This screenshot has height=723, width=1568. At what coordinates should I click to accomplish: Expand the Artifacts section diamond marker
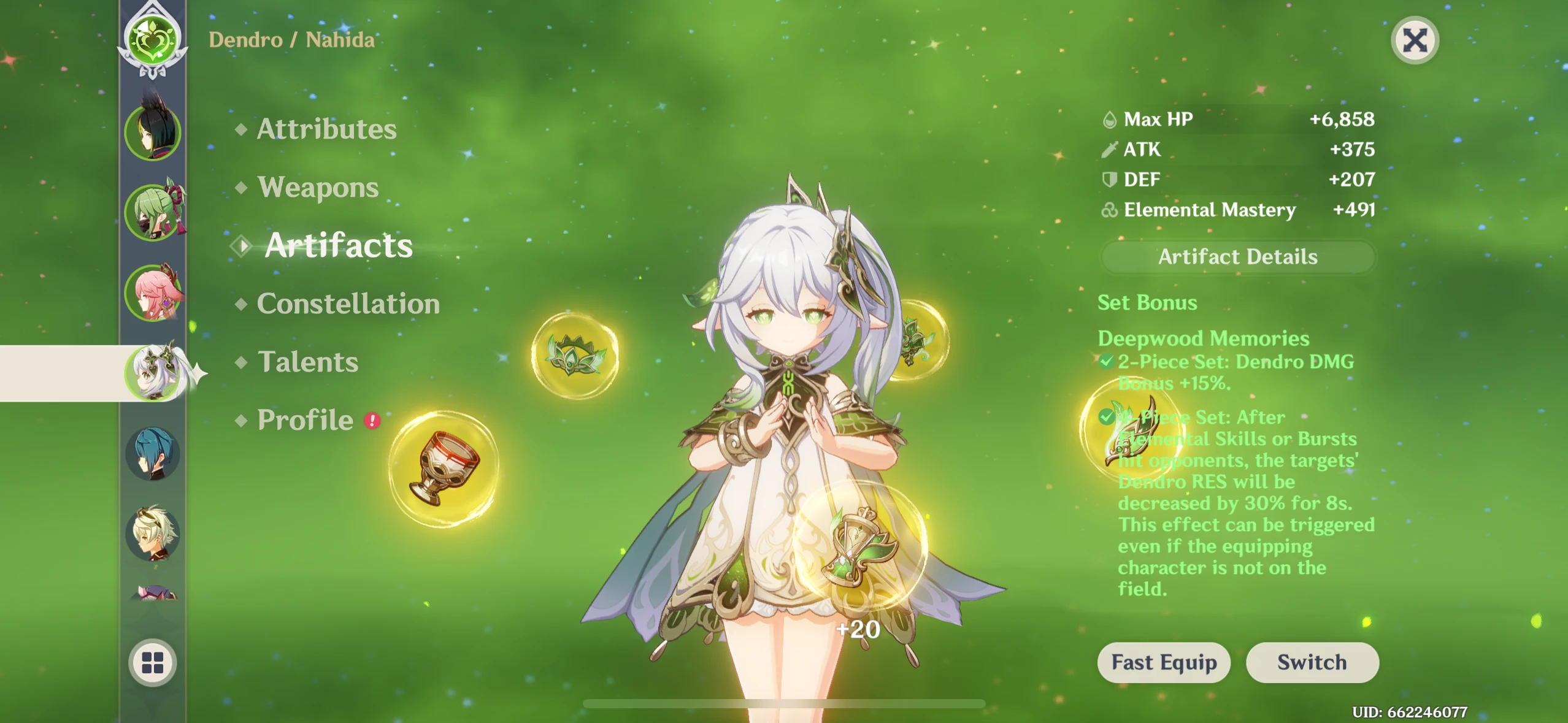click(x=242, y=245)
